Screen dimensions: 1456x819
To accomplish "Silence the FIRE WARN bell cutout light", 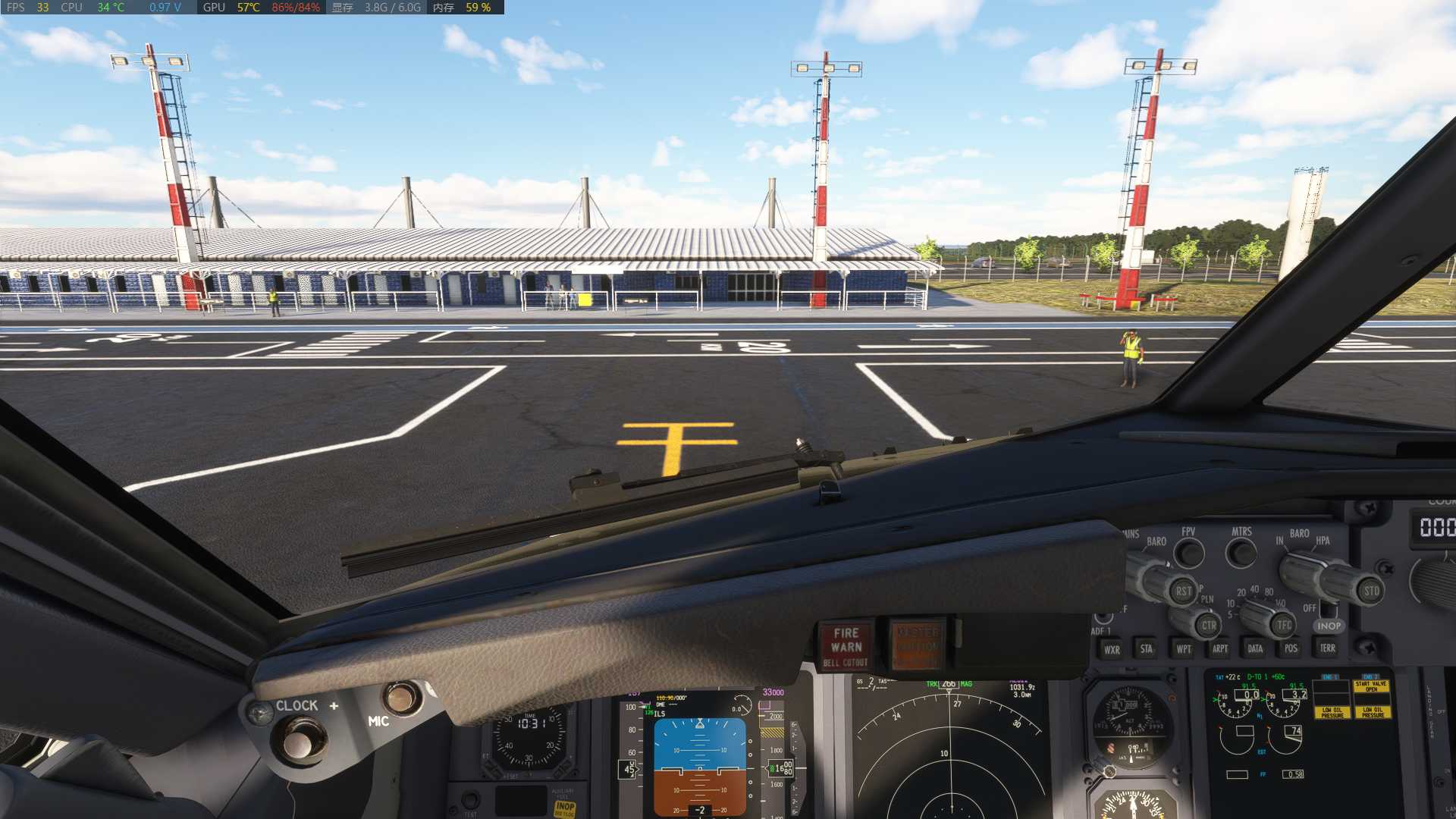I will tap(846, 647).
